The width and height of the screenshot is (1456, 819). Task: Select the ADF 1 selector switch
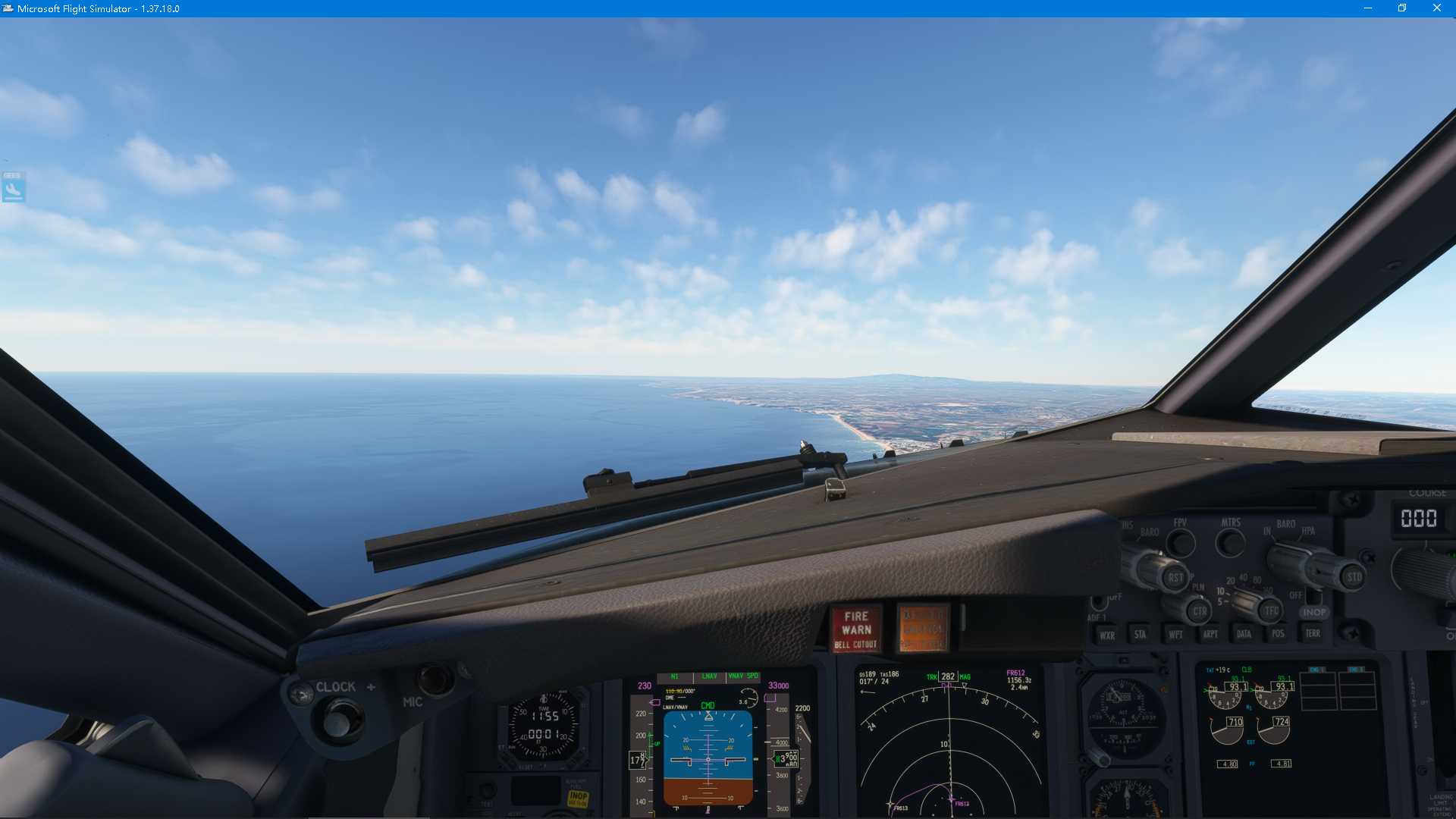pos(1098,603)
